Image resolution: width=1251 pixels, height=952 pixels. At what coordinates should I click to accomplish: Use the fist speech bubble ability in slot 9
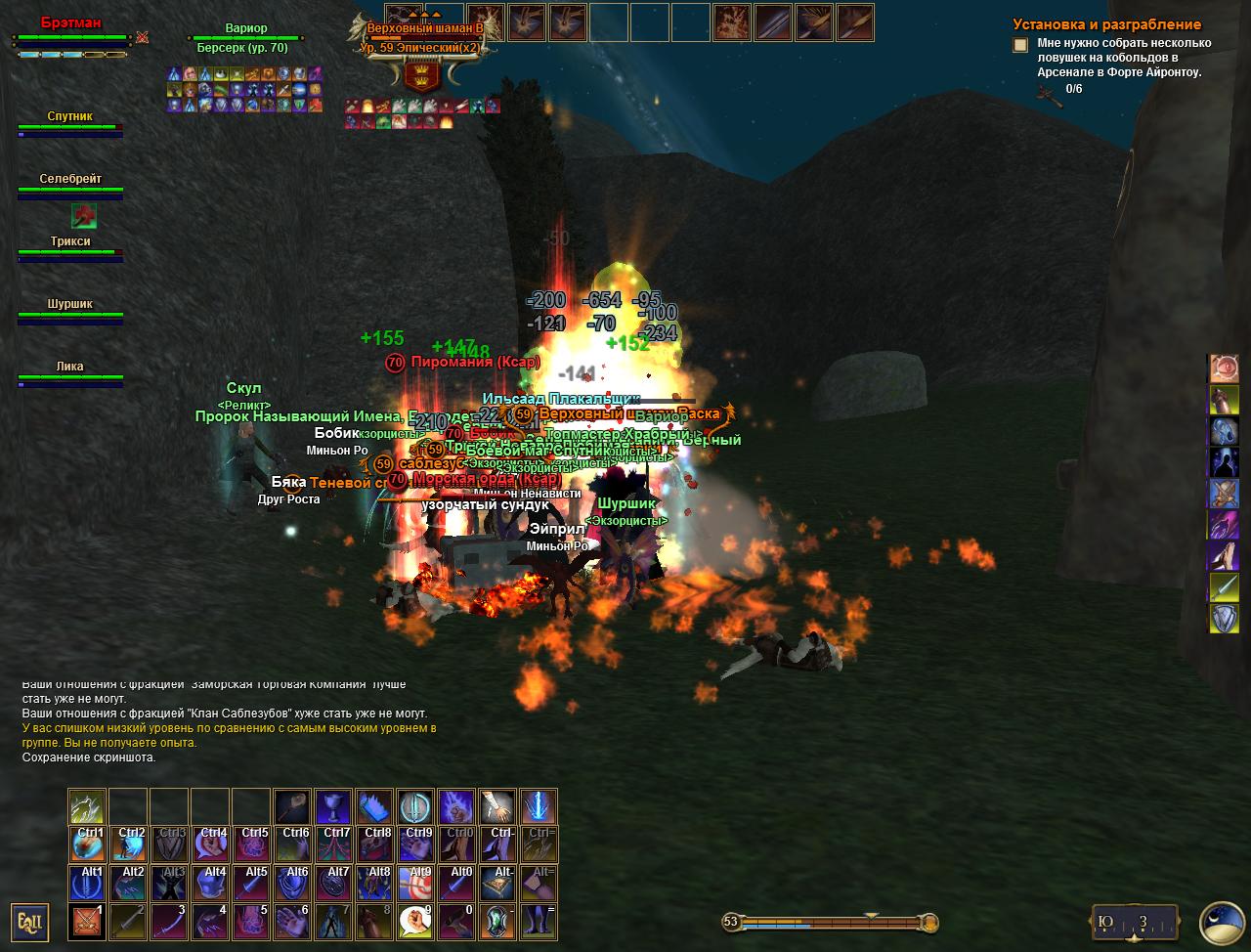[x=415, y=921]
